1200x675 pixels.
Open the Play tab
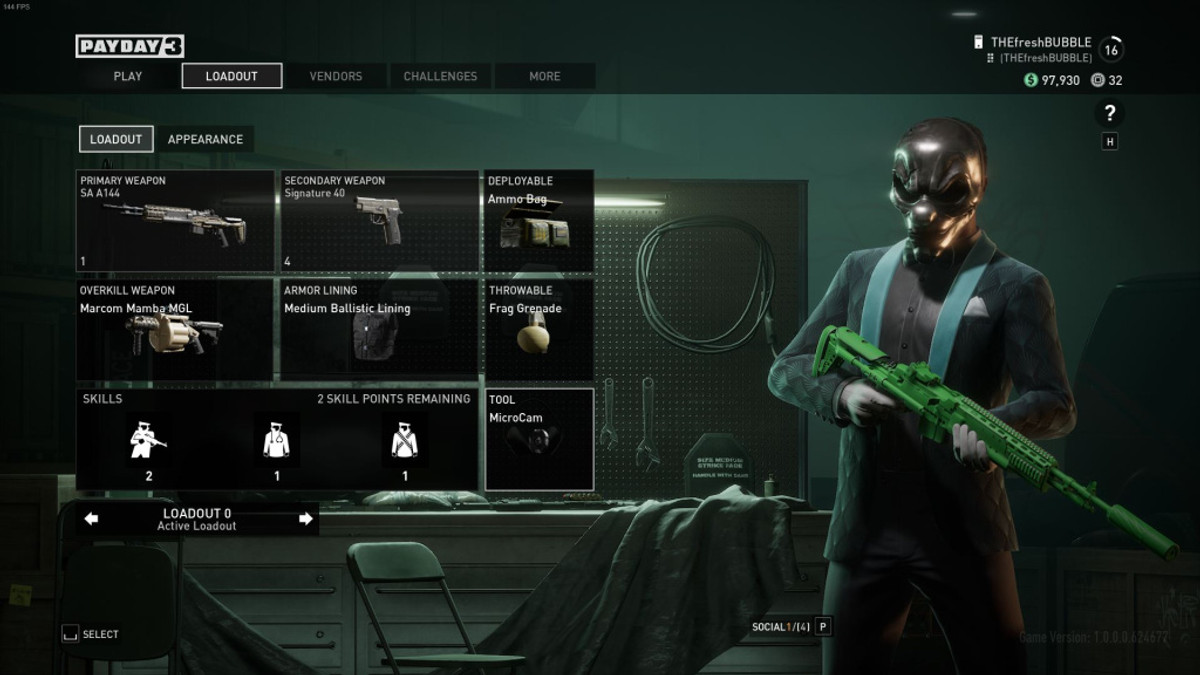(x=128, y=76)
